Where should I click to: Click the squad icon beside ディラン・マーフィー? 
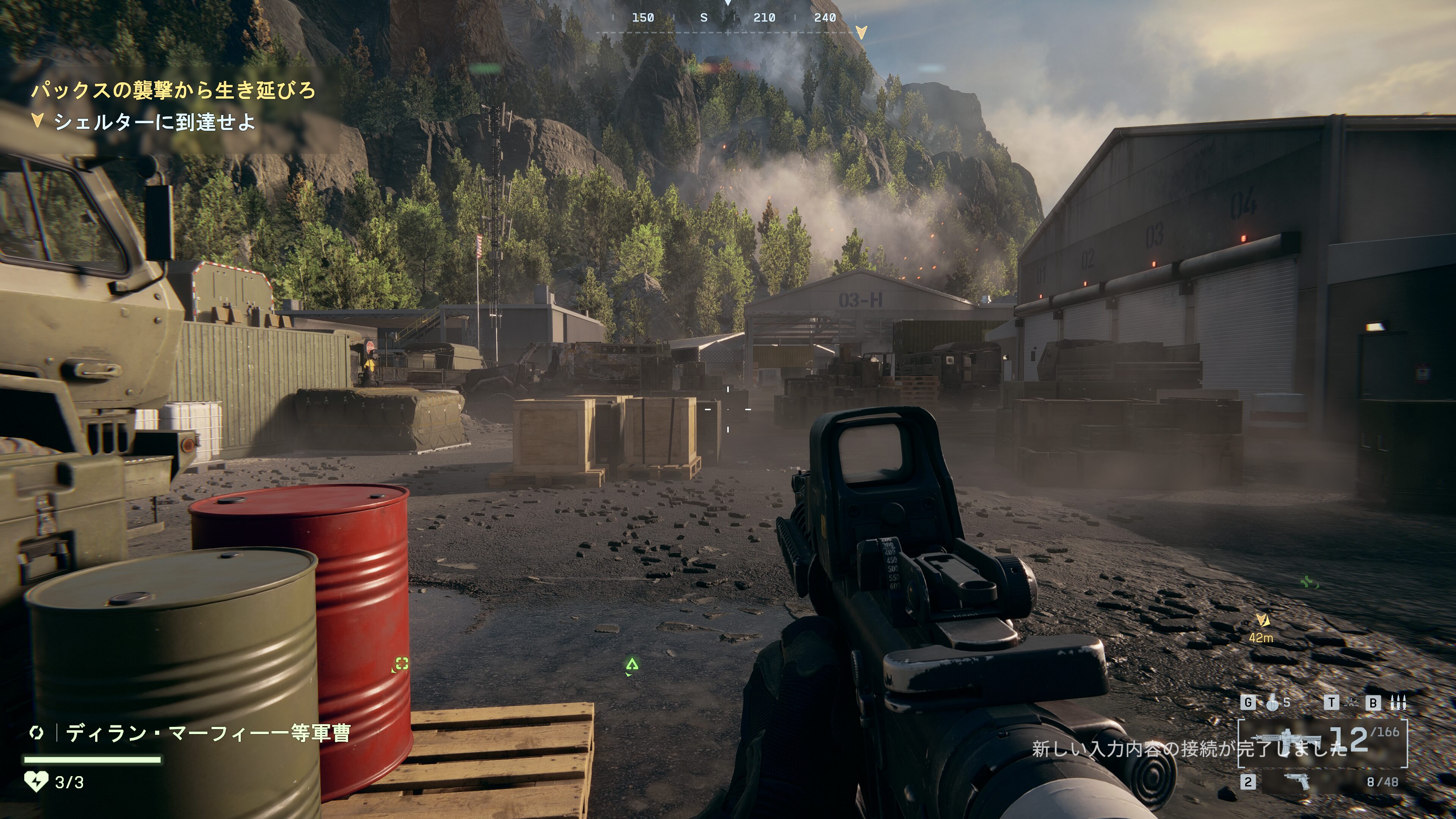click(x=37, y=733)
